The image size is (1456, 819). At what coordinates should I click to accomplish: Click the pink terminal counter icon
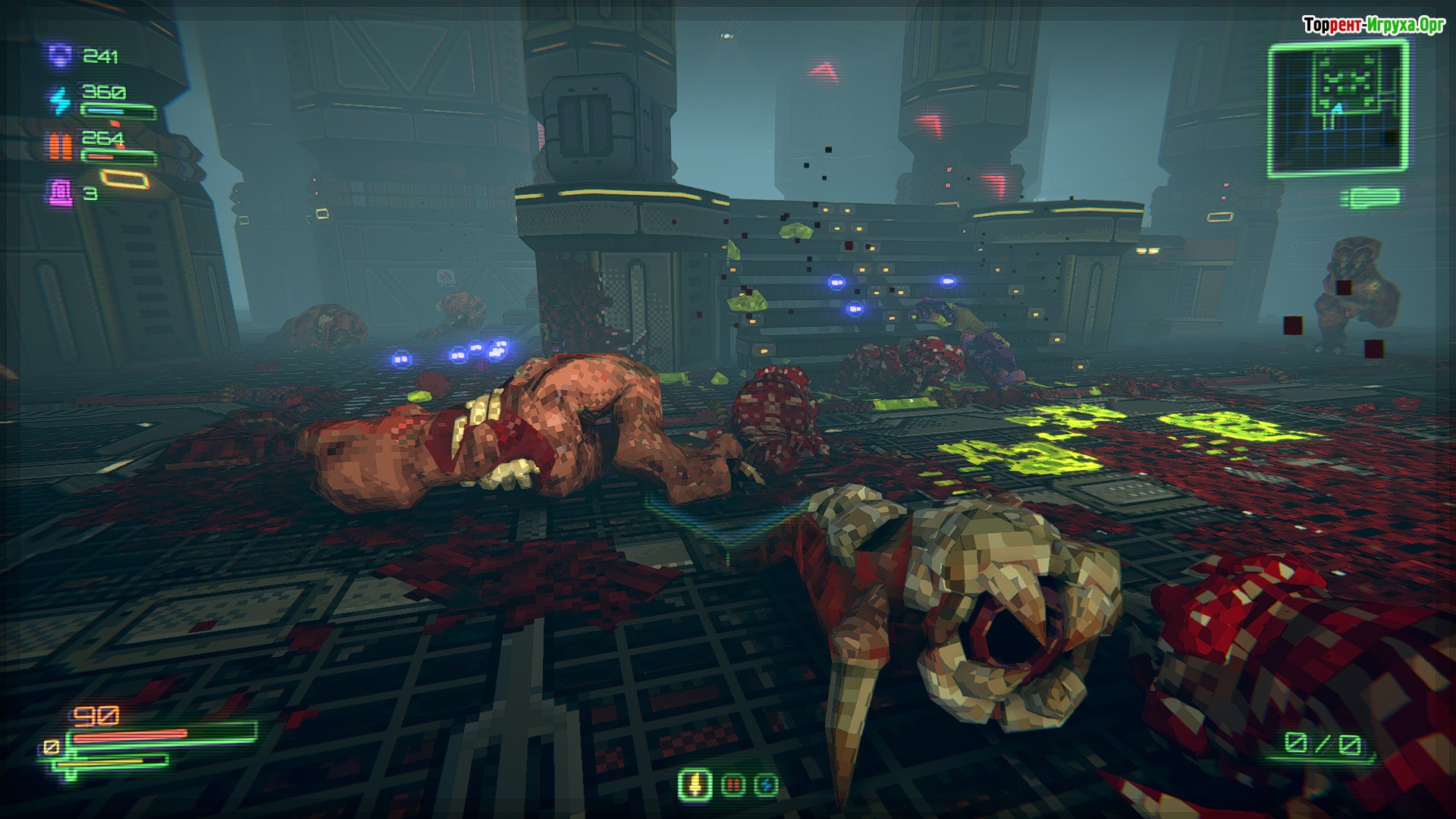coord(60,192)
